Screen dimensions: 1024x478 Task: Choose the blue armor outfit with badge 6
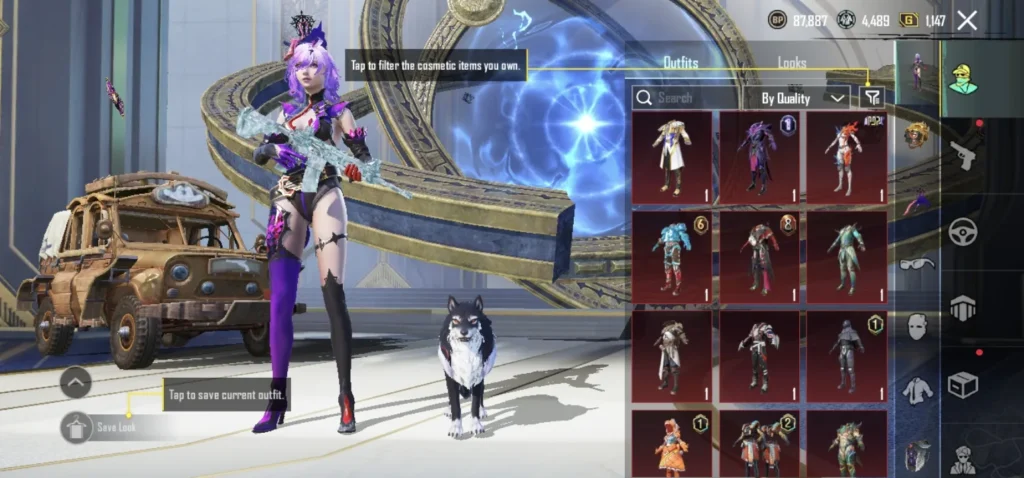(672, 257)
